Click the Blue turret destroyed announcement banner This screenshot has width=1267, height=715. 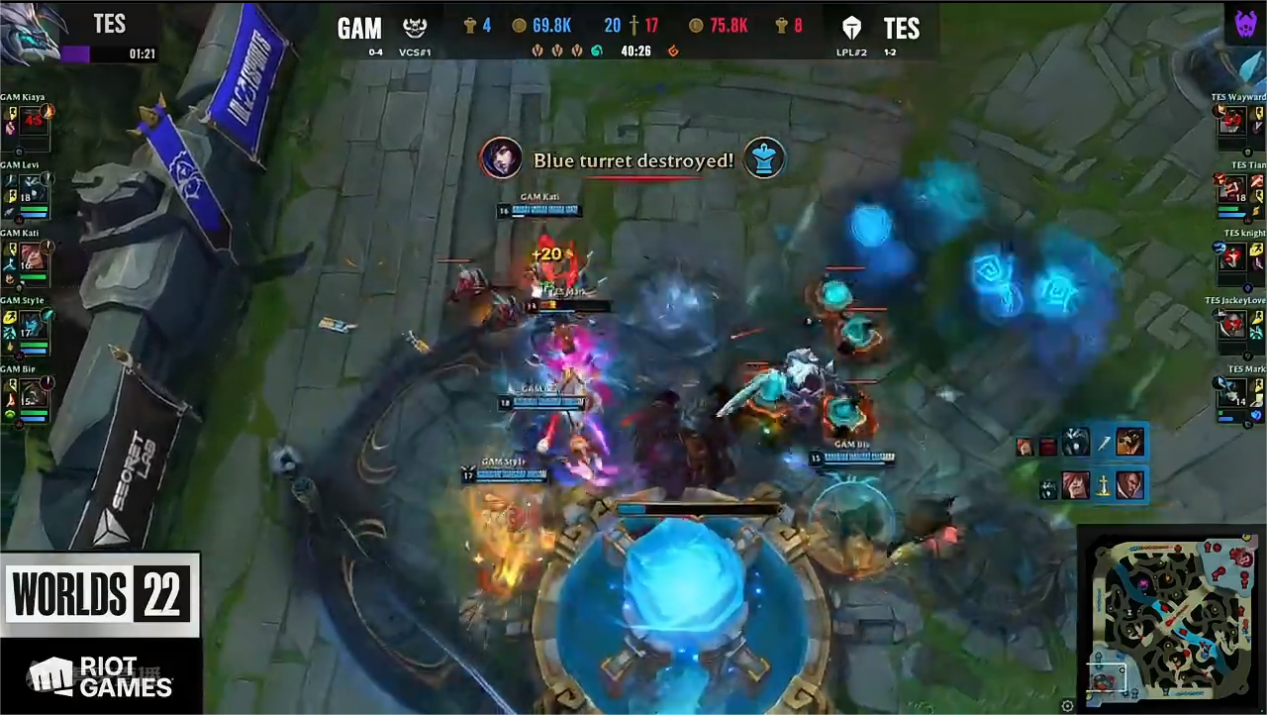click(633, 160)
